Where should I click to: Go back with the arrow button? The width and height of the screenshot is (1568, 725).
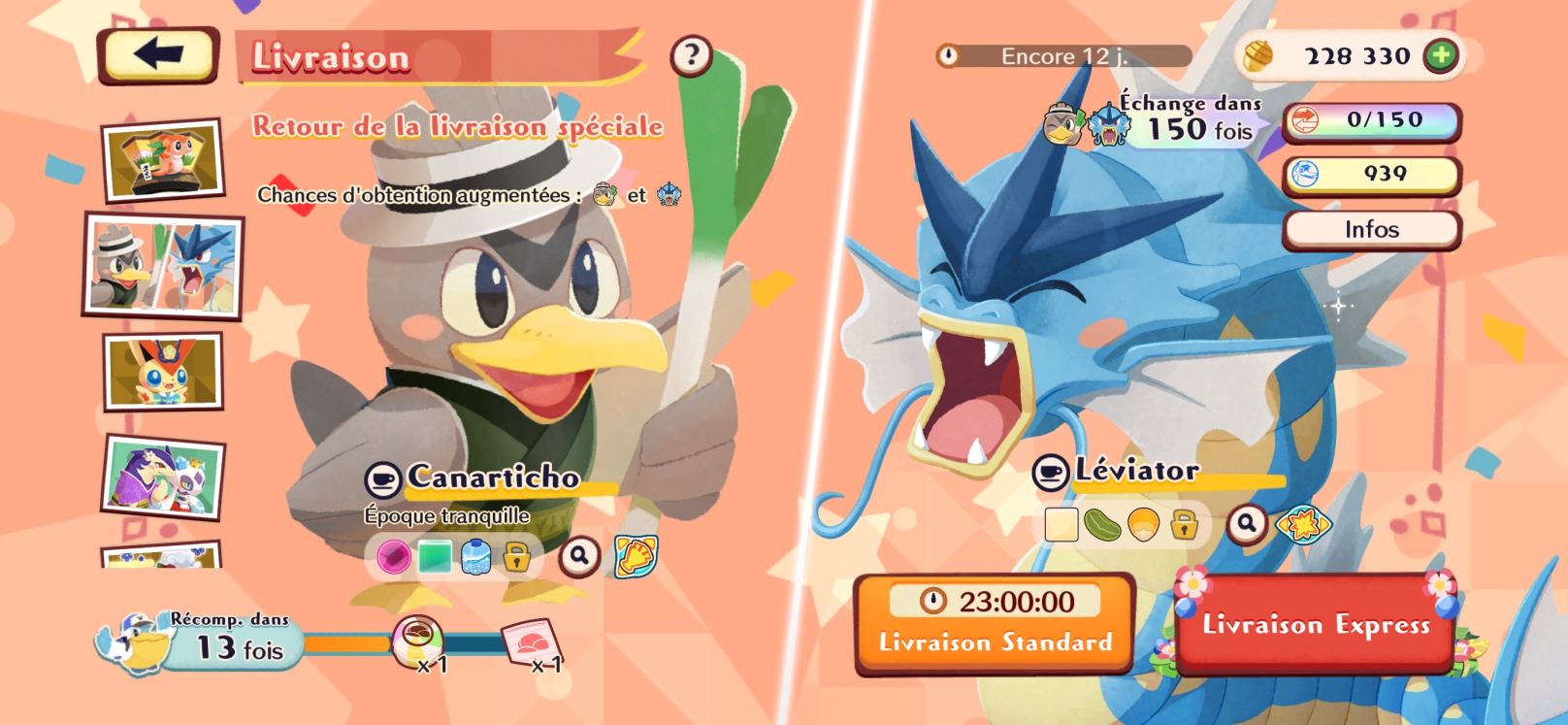pos(158,54)
